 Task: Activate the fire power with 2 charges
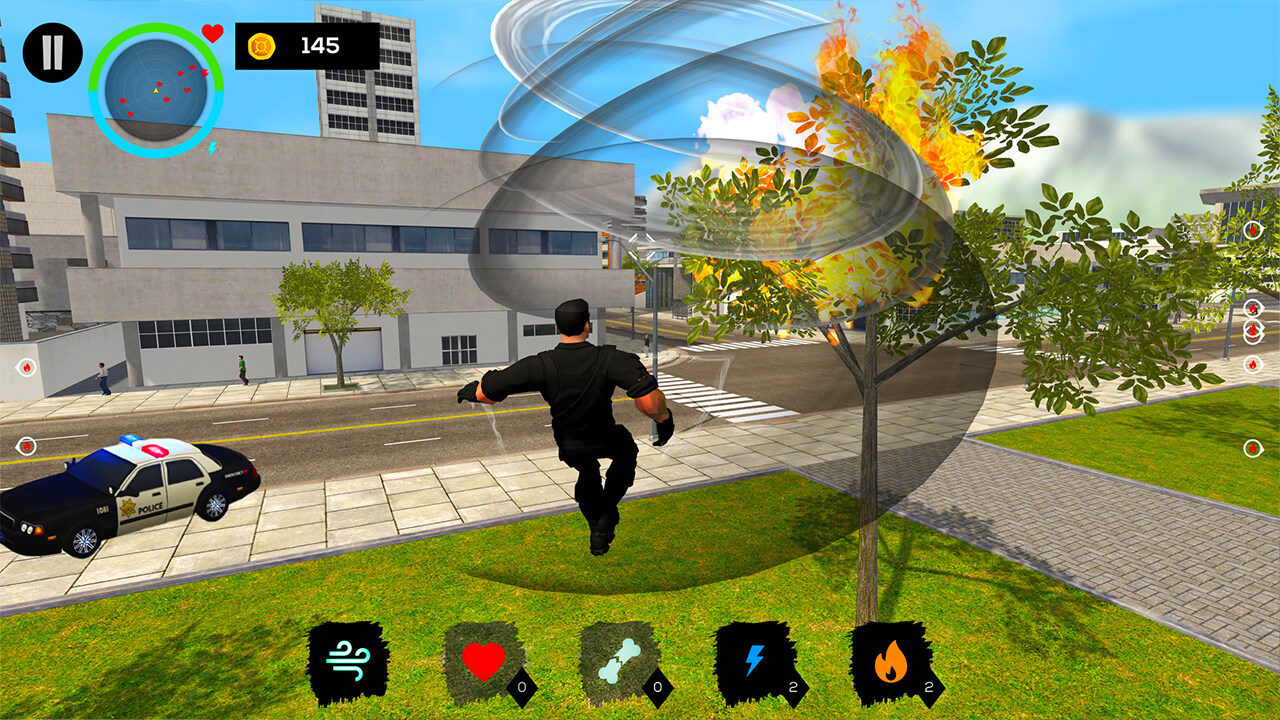click(x=893, y=659)
